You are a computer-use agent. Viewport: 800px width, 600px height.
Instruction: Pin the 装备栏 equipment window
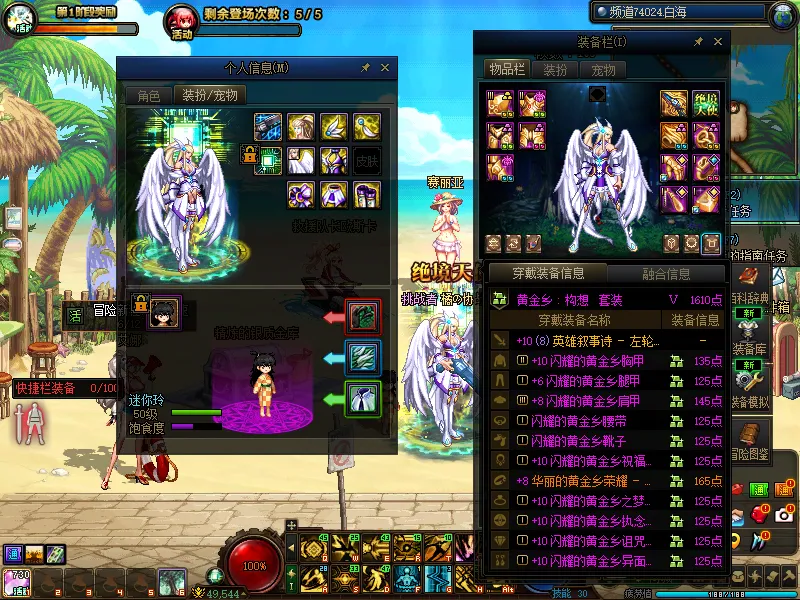[698, 42]
